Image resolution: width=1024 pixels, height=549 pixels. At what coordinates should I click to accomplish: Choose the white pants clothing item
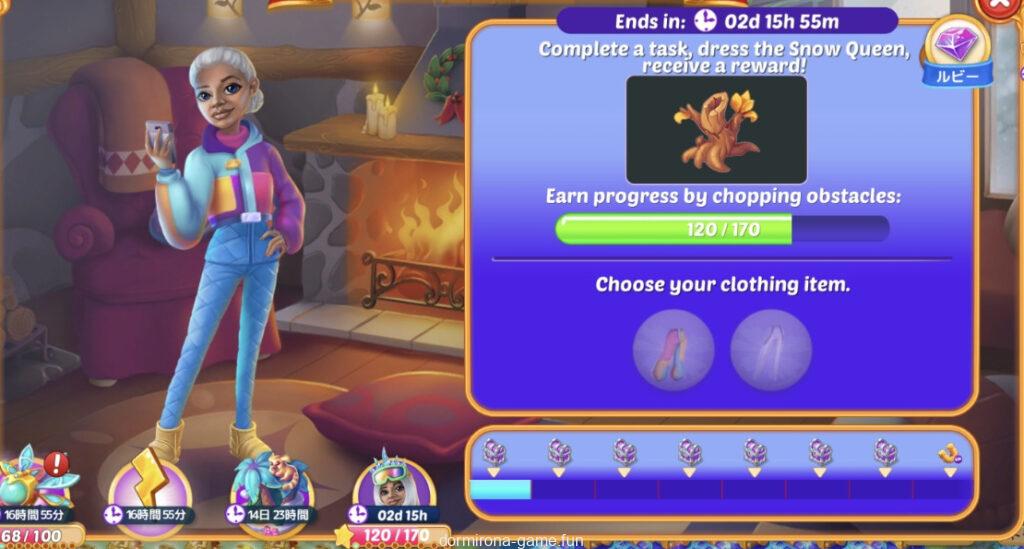click(x=770, y=349)
